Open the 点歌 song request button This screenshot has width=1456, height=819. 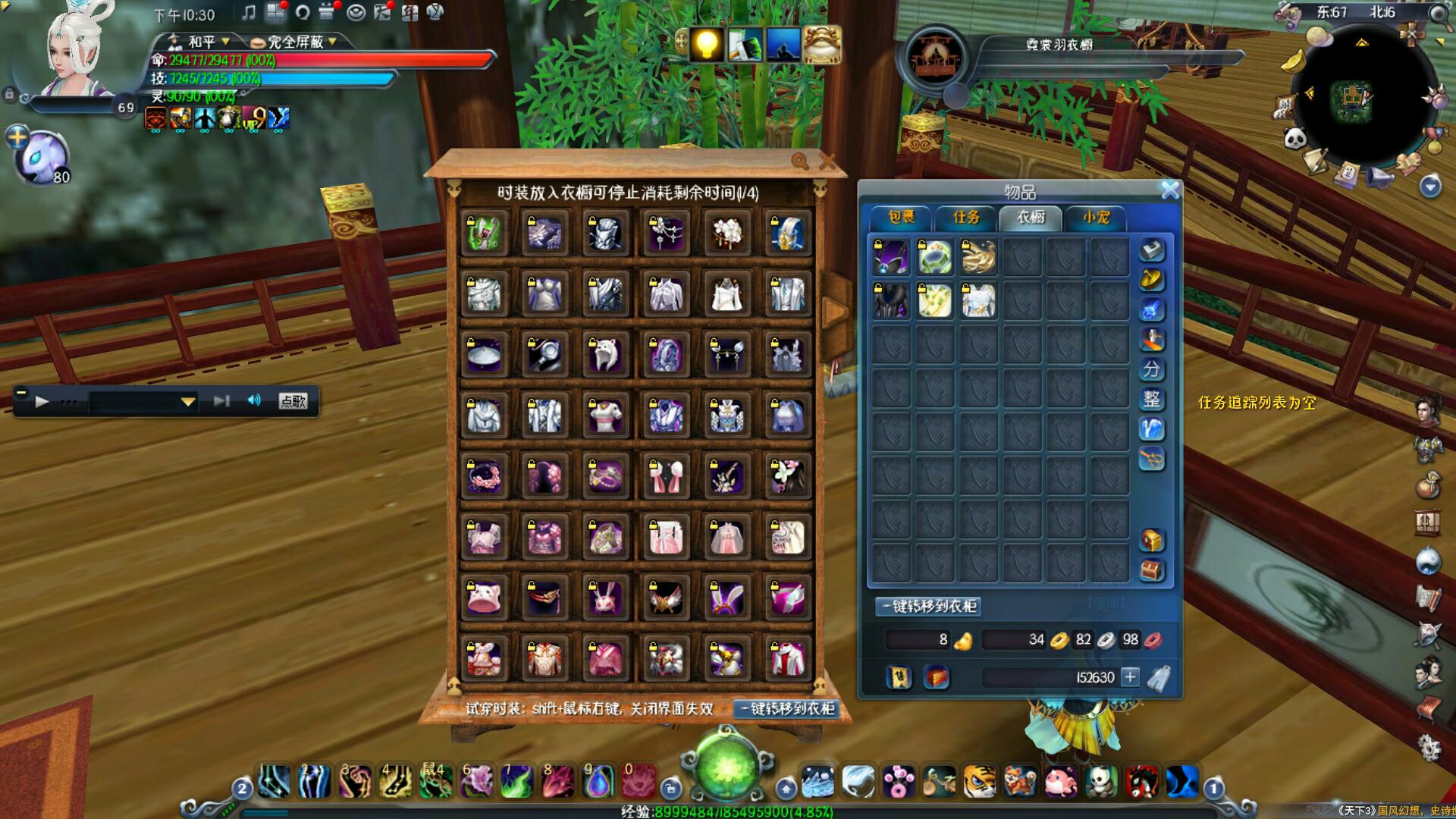point(293,401)
